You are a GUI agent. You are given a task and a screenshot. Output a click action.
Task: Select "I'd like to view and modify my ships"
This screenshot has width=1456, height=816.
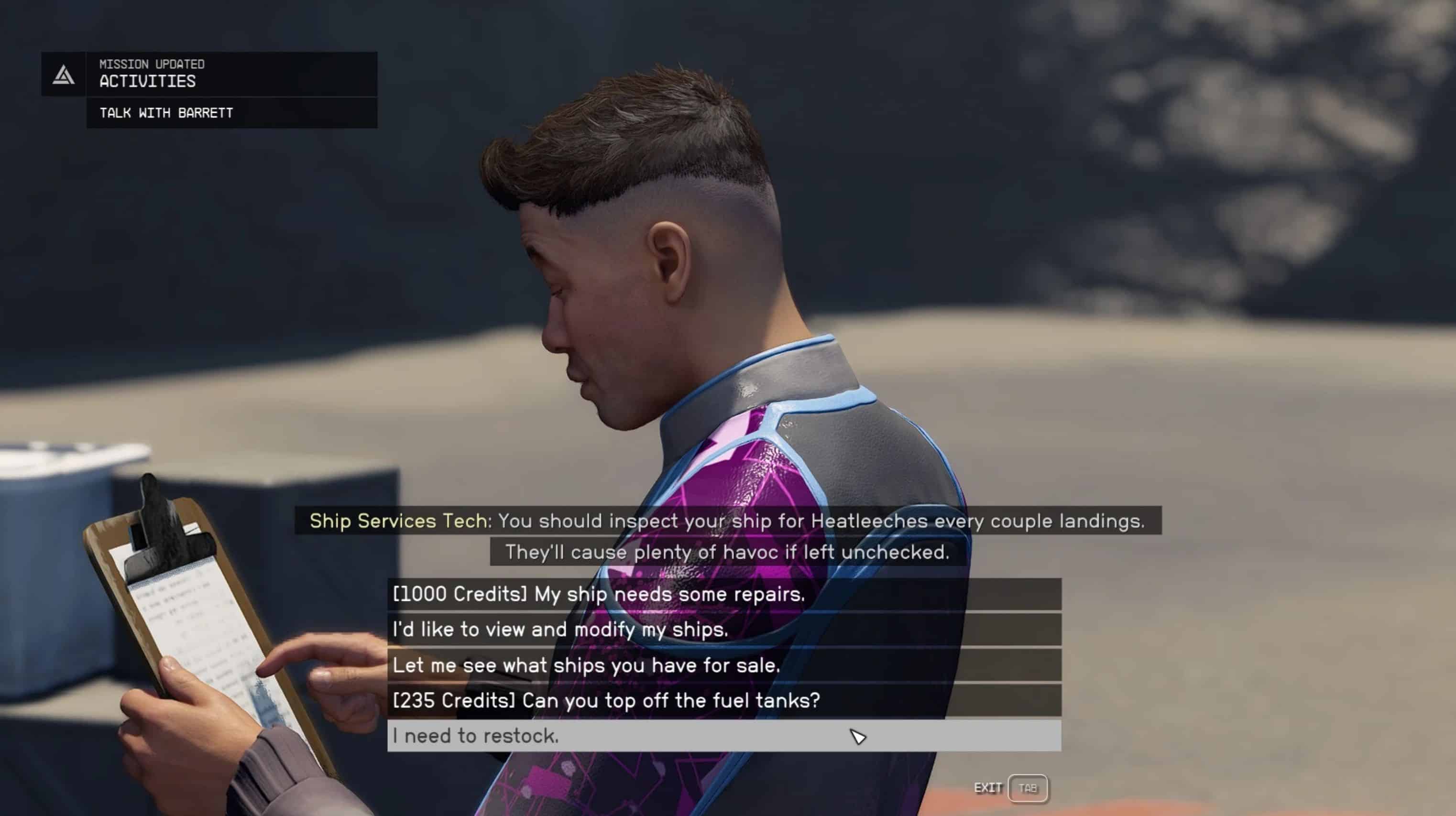tap(723, 630)
